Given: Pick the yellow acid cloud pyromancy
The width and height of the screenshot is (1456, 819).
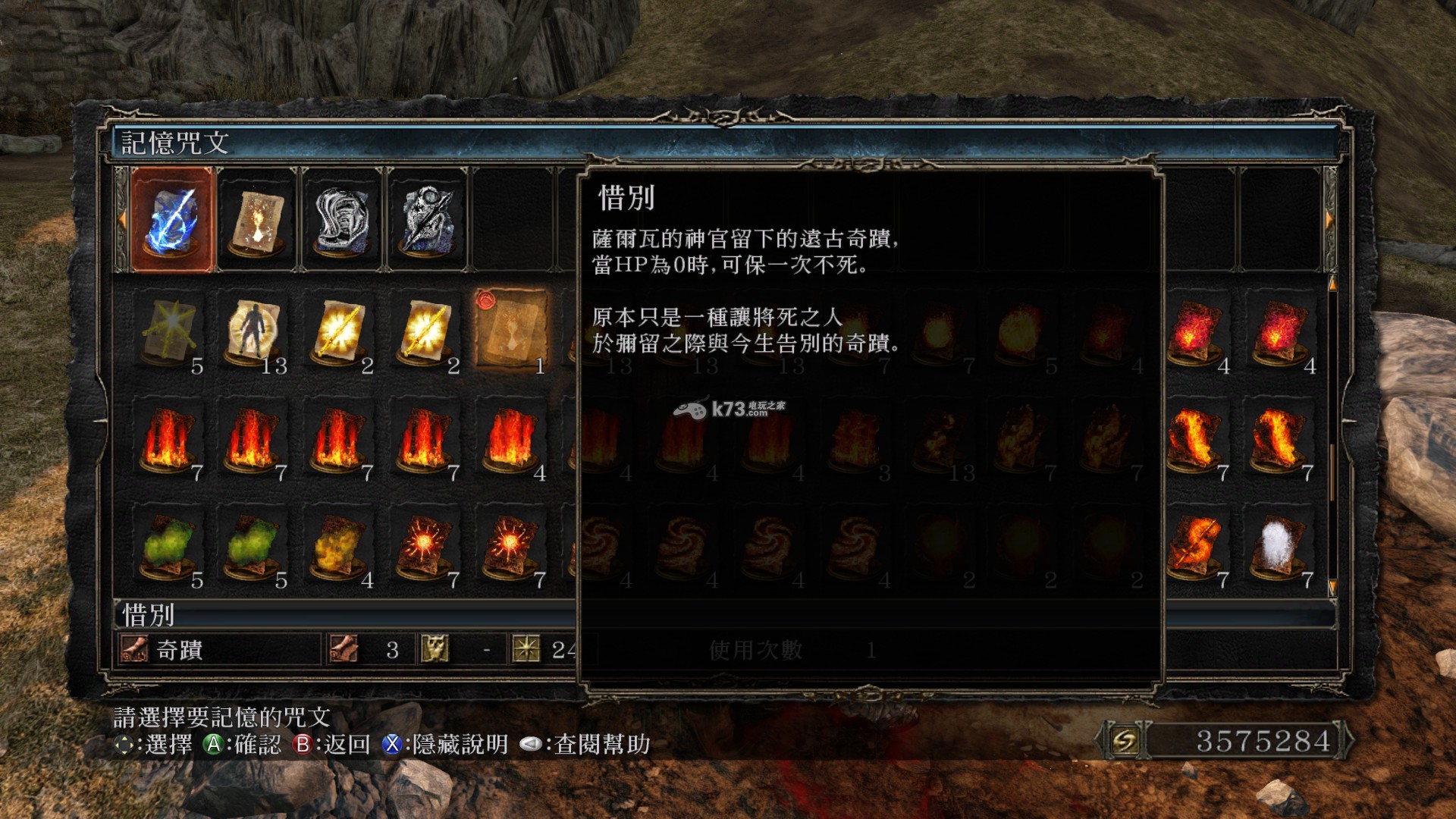Looking at the screenshot, I should click(x=340, y=546).
